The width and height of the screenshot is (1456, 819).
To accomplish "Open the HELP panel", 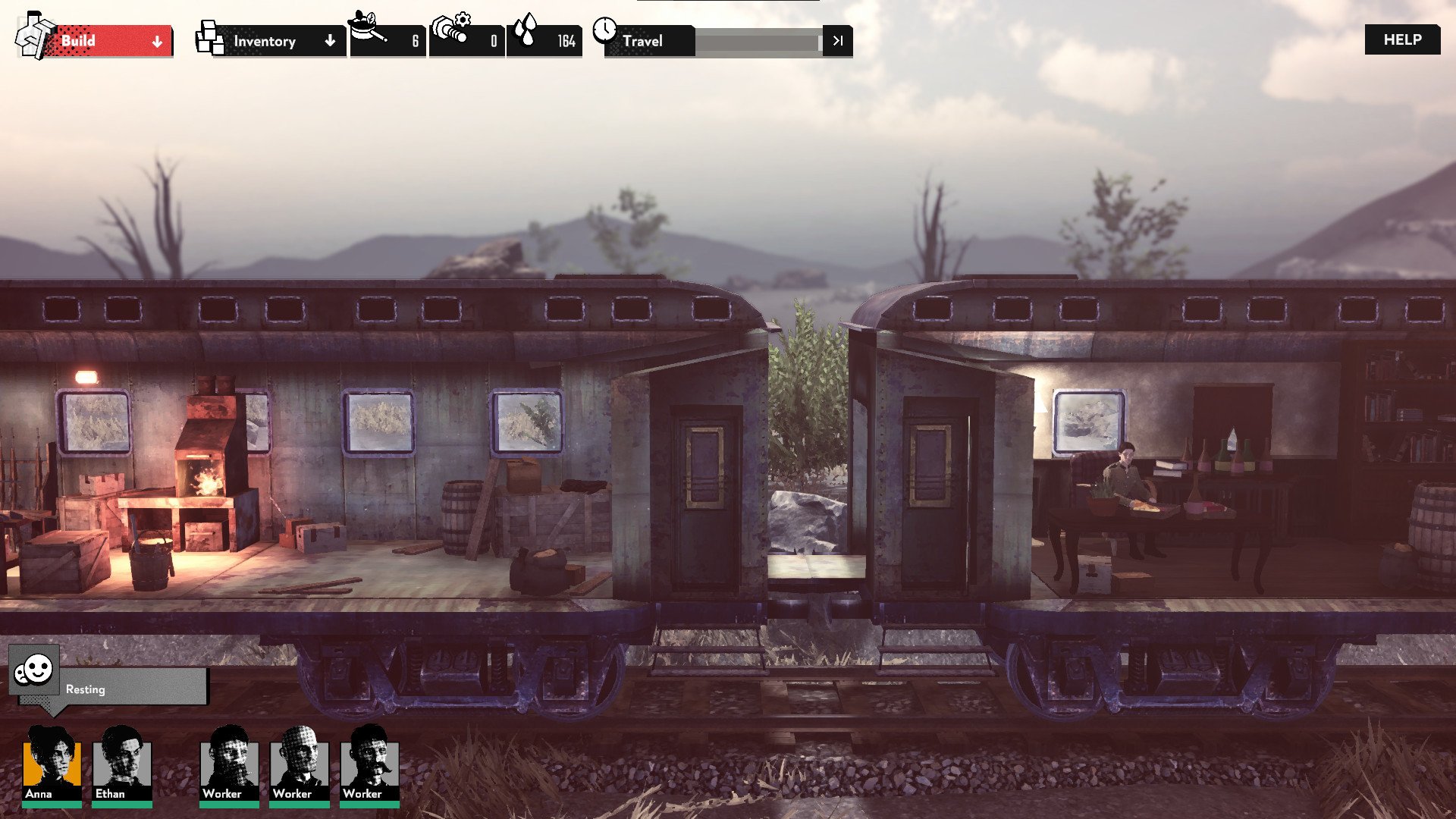I will [1402, 39].
